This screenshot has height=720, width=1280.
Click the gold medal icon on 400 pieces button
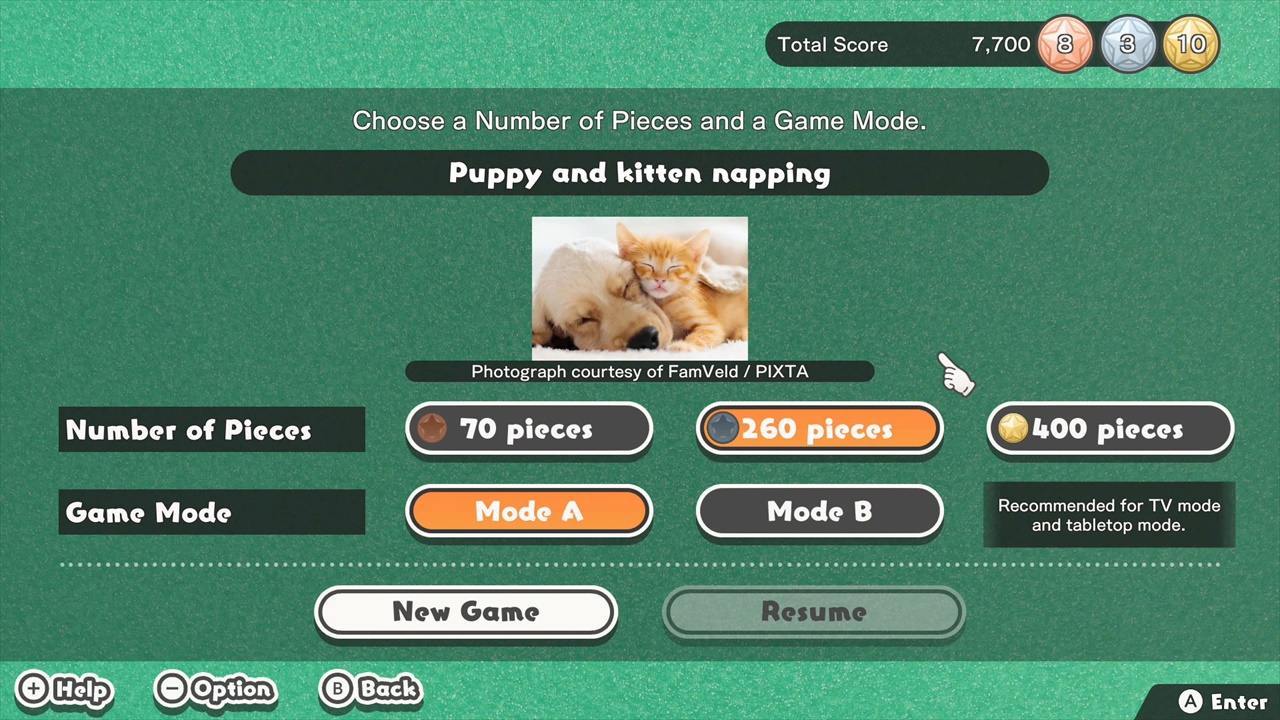coord(1013,429)
